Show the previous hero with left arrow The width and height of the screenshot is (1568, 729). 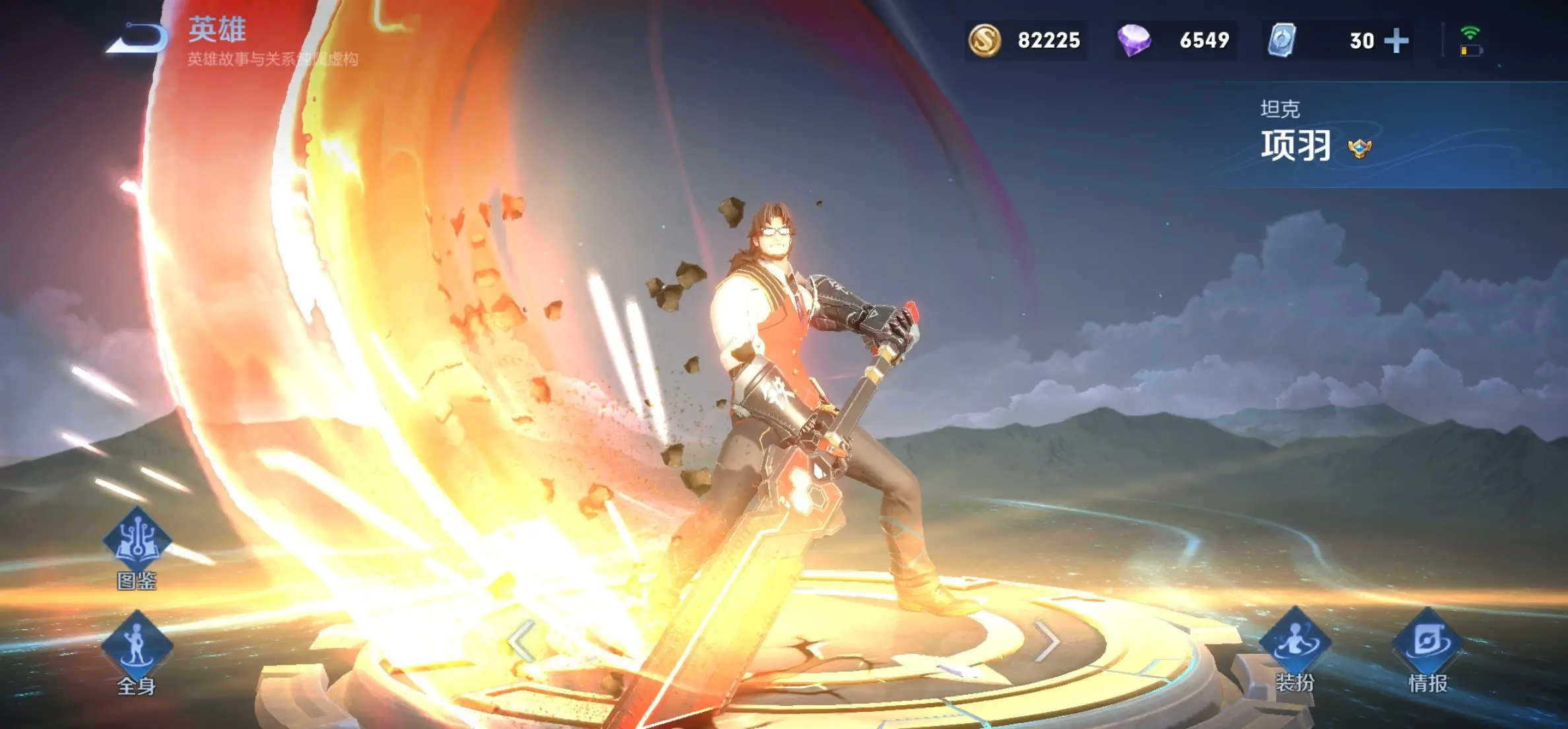coord(521,641)
